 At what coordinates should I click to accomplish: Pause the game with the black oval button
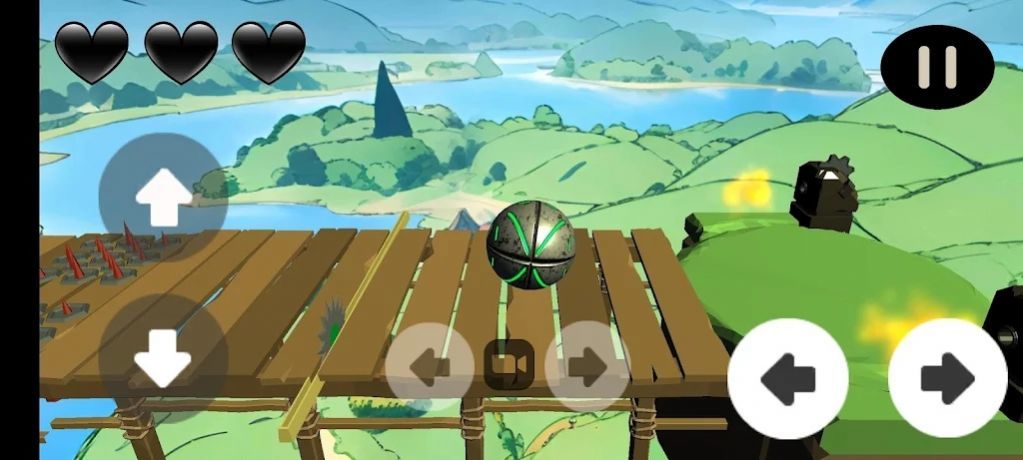pyautogui.click(x=937, y=67)
